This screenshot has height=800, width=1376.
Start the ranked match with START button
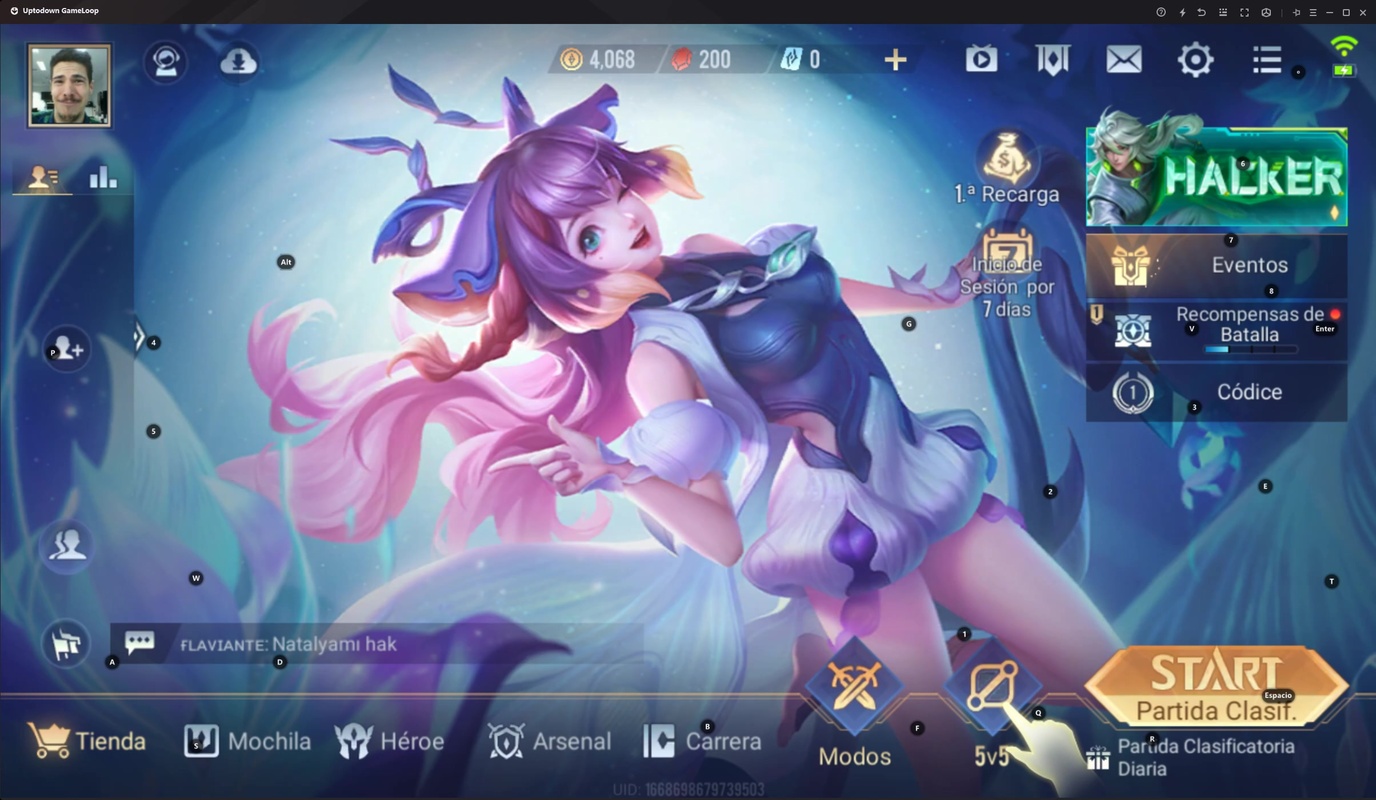pyautogui.click(x=1216, y=685)
